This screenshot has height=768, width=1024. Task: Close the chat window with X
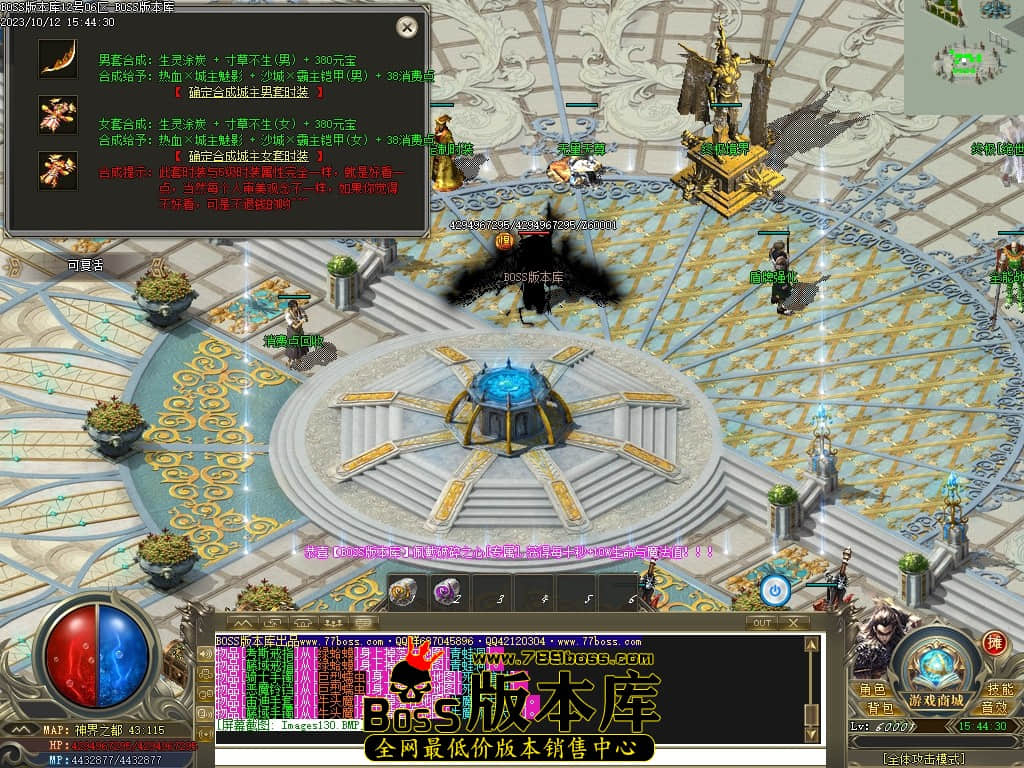coord(792,622)
